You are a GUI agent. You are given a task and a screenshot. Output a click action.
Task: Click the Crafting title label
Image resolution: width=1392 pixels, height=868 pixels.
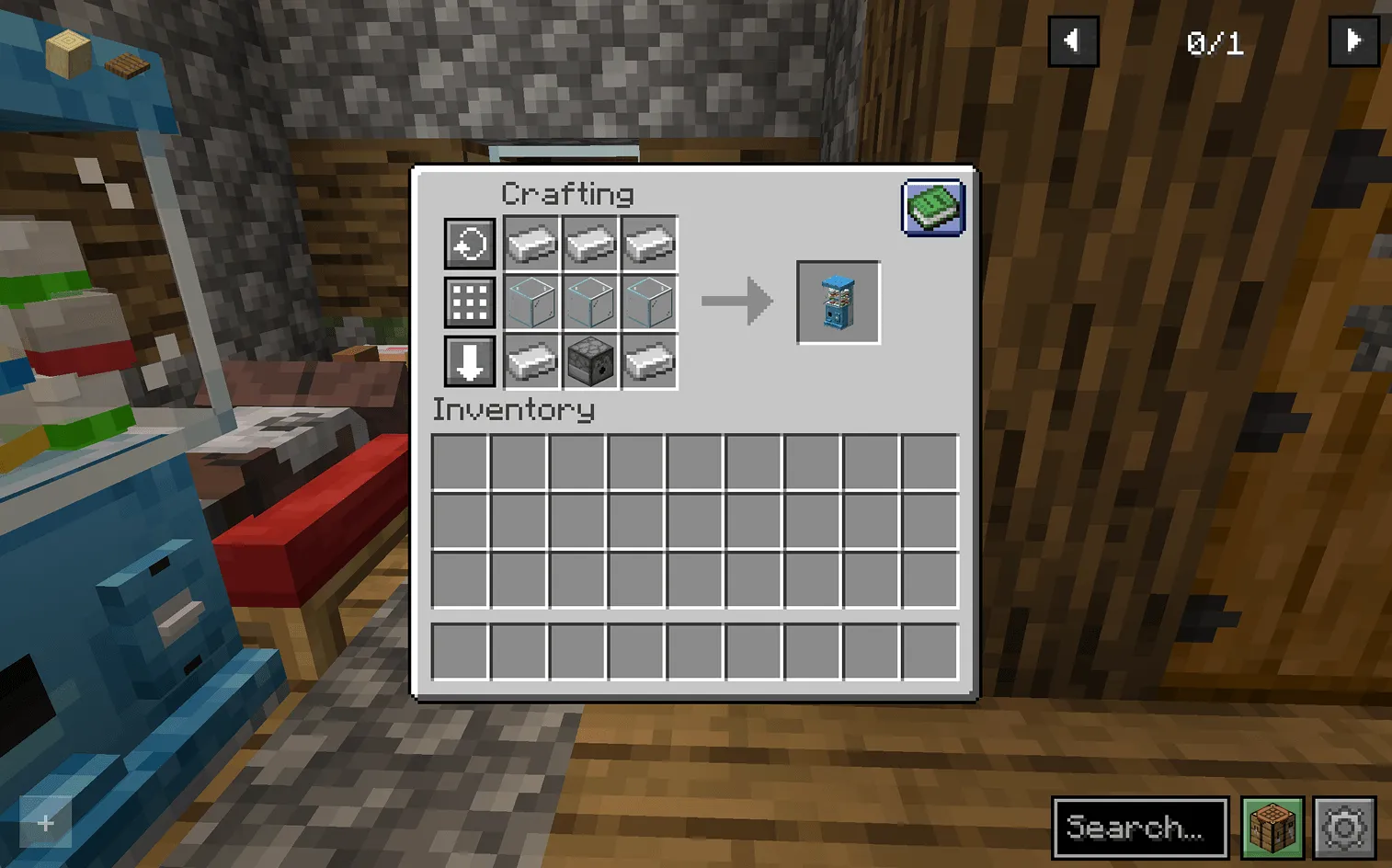(x=566, y=193)
